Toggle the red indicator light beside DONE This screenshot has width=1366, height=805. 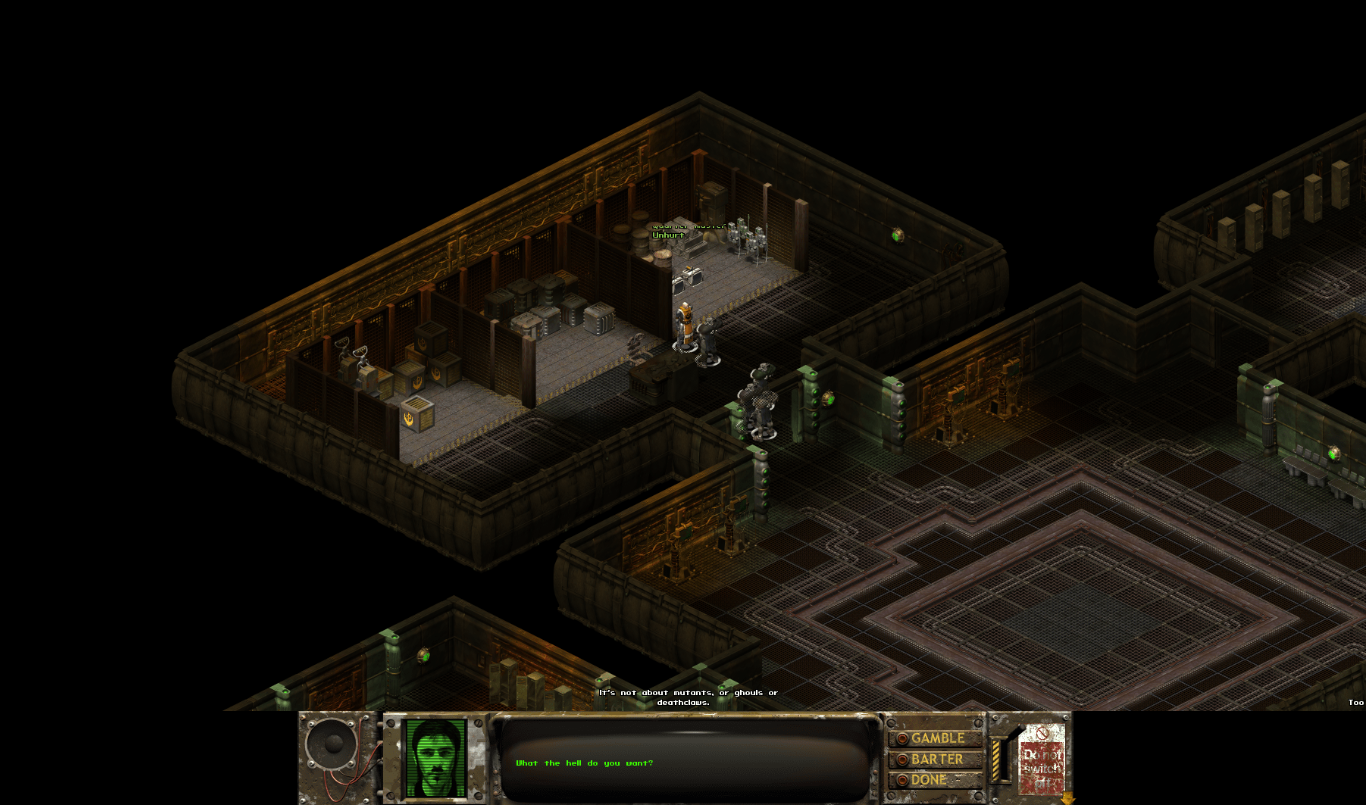point(901,779)
